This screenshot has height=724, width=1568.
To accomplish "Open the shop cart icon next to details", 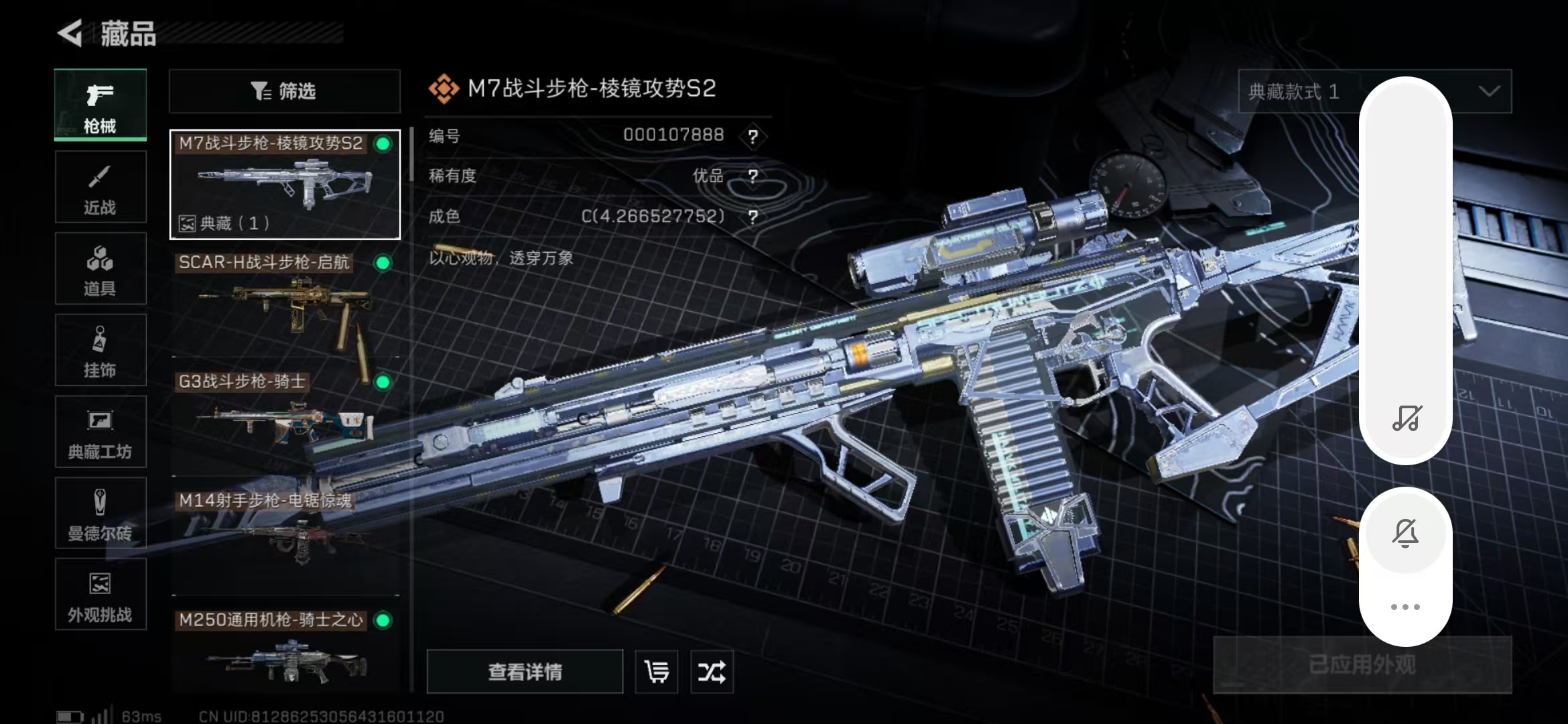I will tap(656, 672).
